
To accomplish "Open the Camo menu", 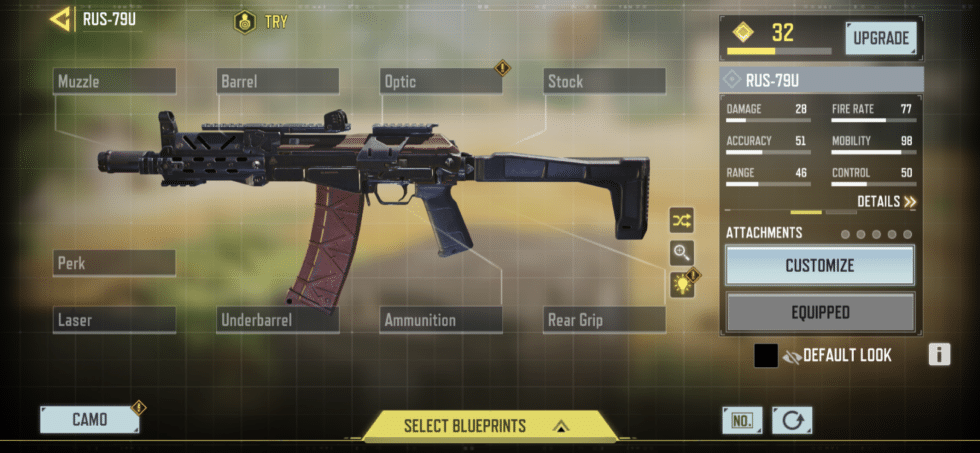I will pos(90,420).
